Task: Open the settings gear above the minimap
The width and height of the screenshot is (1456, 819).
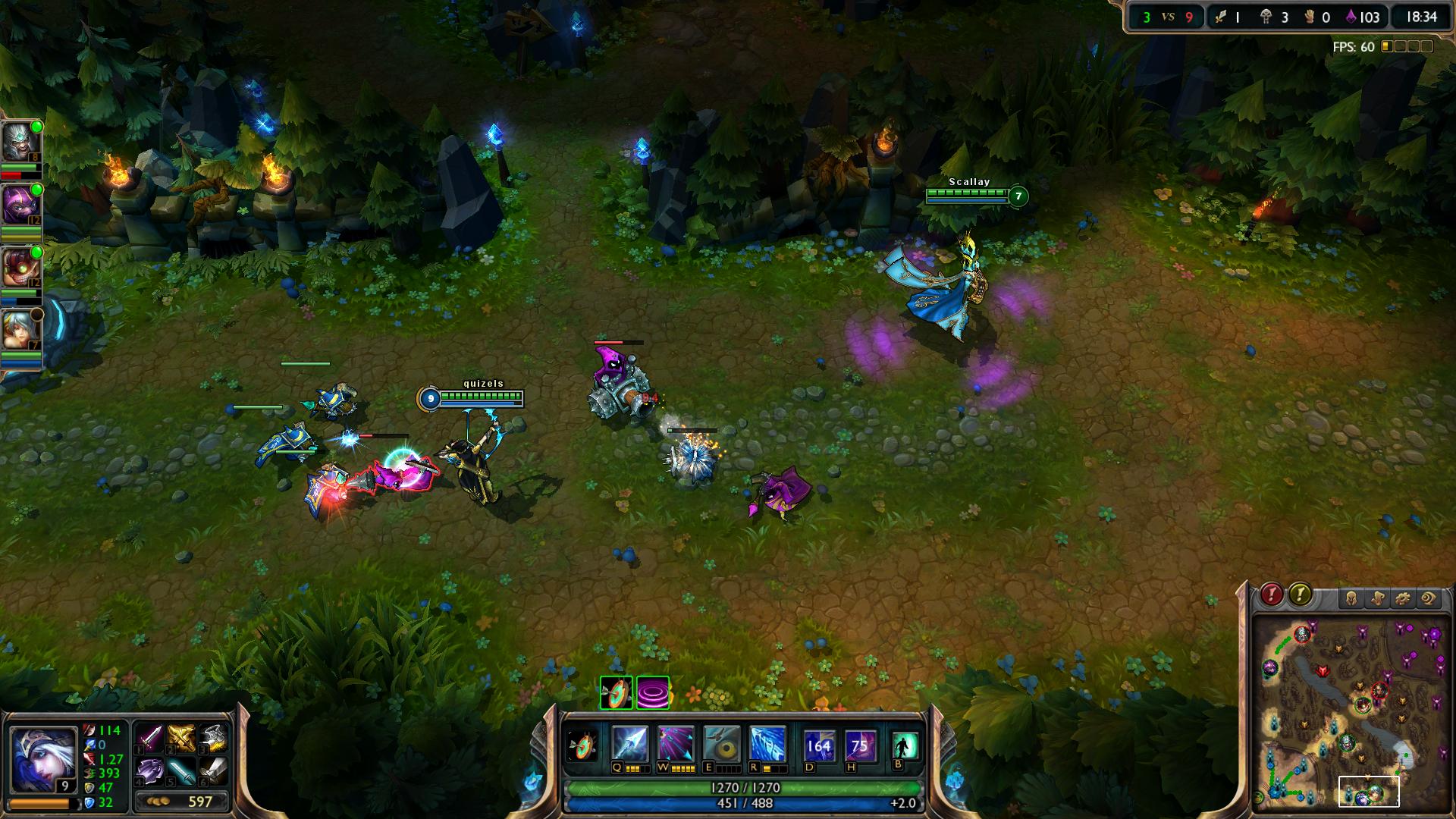Action: 1403,597
